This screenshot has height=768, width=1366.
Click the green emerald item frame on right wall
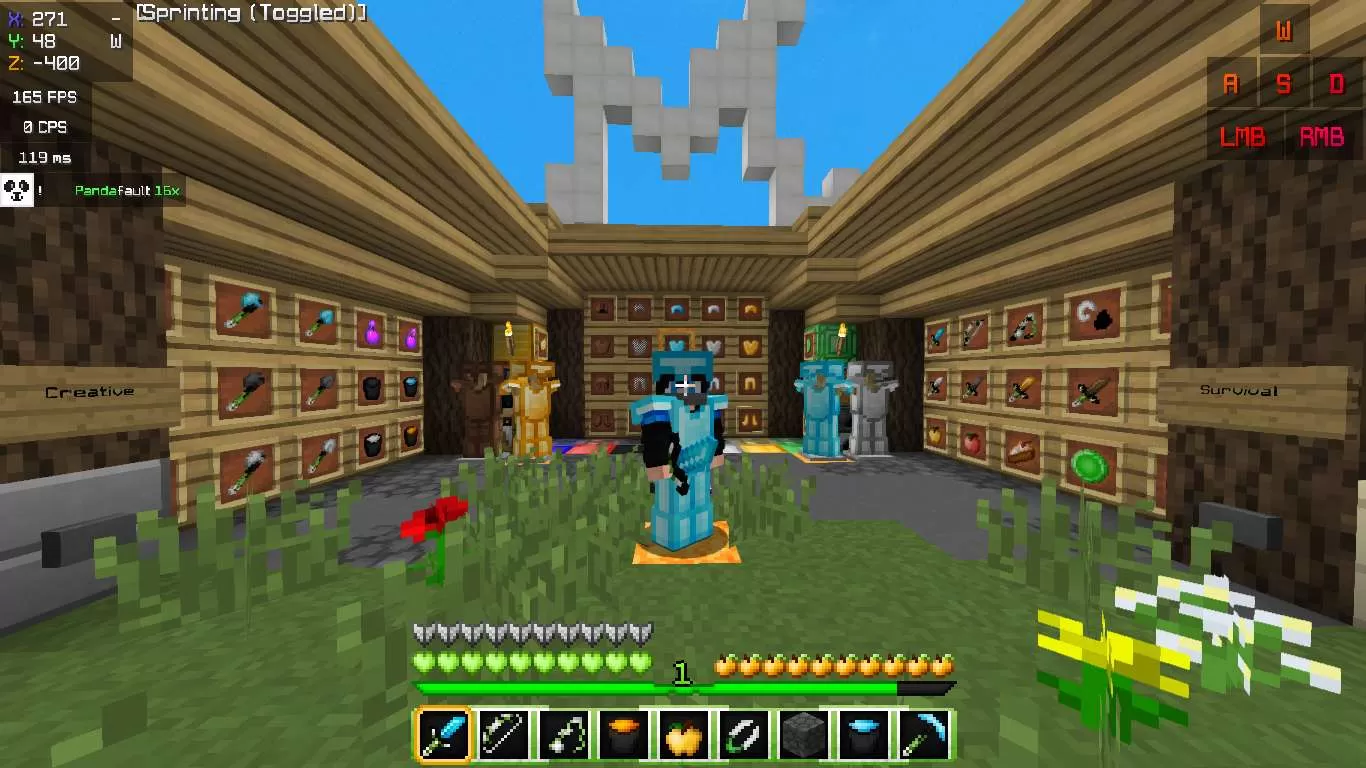tap(1087, 463)
